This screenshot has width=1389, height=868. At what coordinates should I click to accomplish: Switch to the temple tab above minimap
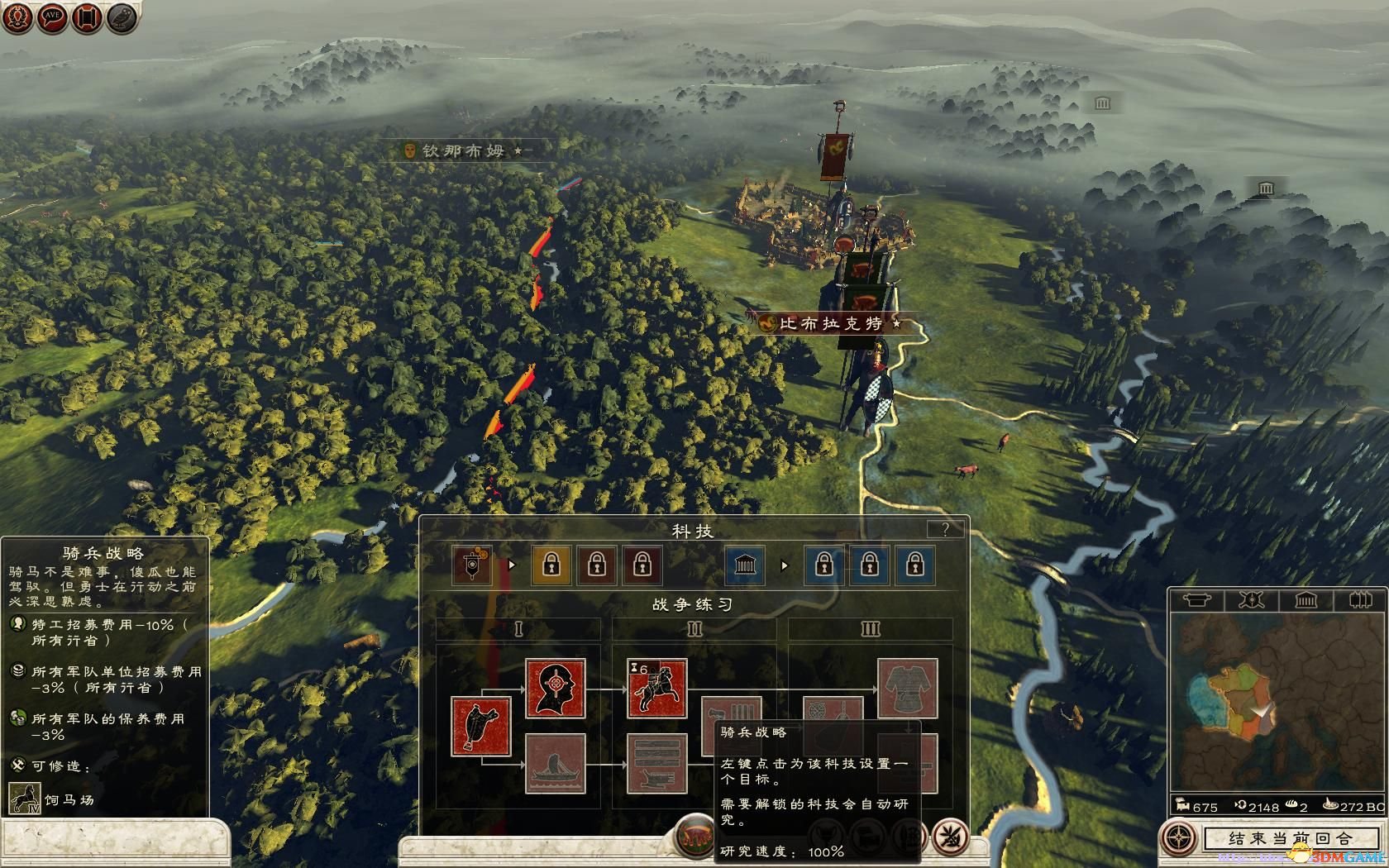[1306, 599]
